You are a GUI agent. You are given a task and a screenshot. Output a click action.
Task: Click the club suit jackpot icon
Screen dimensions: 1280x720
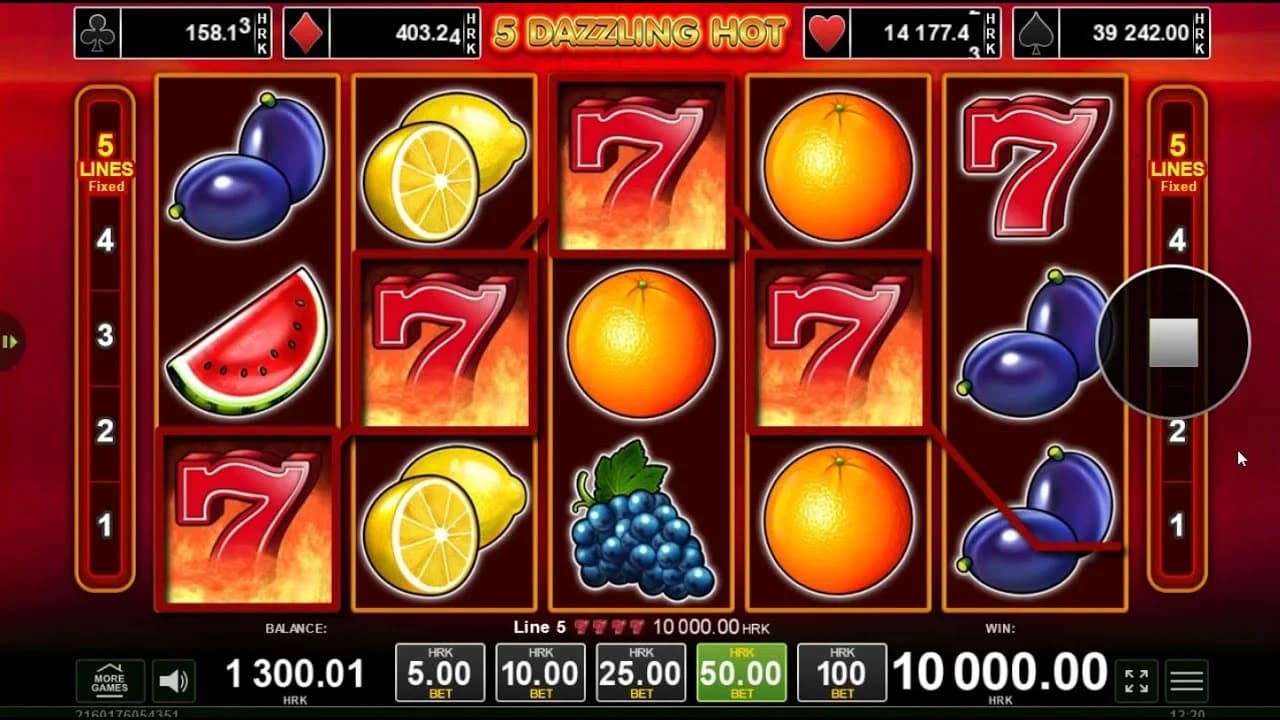pos(96,30)
